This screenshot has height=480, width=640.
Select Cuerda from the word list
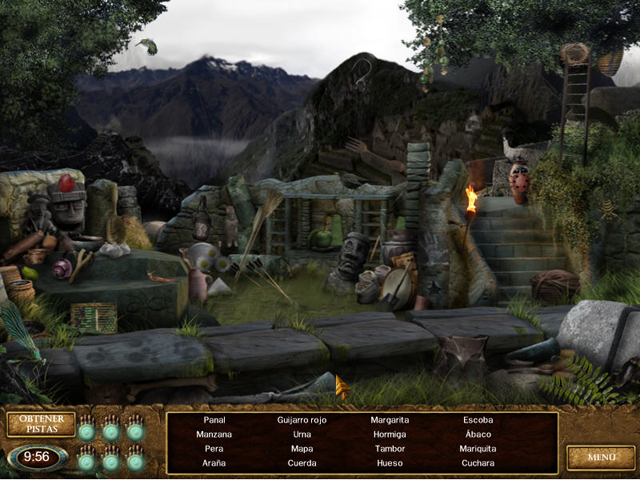click(x=301, y=463)
